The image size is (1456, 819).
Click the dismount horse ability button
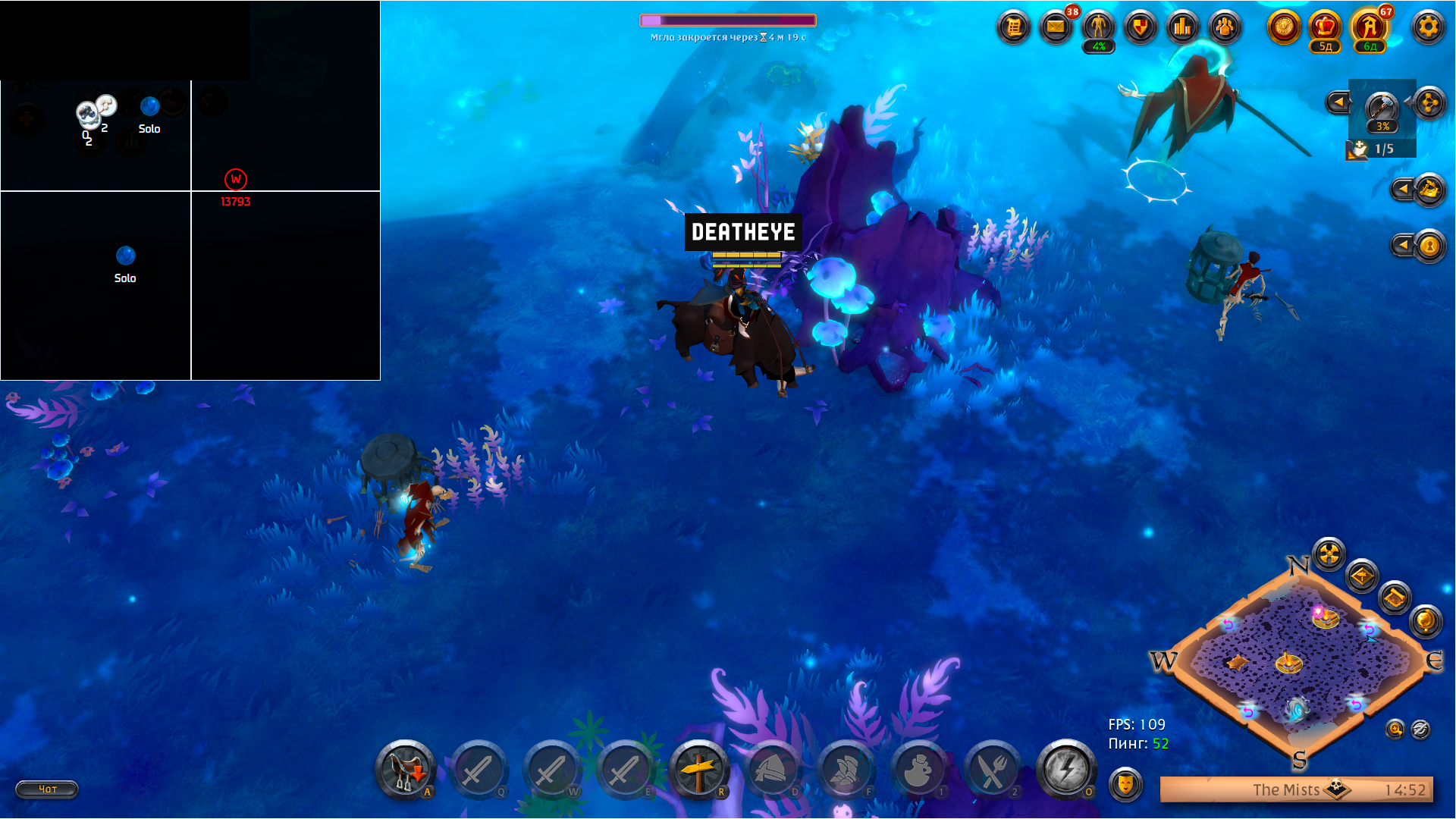406,770
